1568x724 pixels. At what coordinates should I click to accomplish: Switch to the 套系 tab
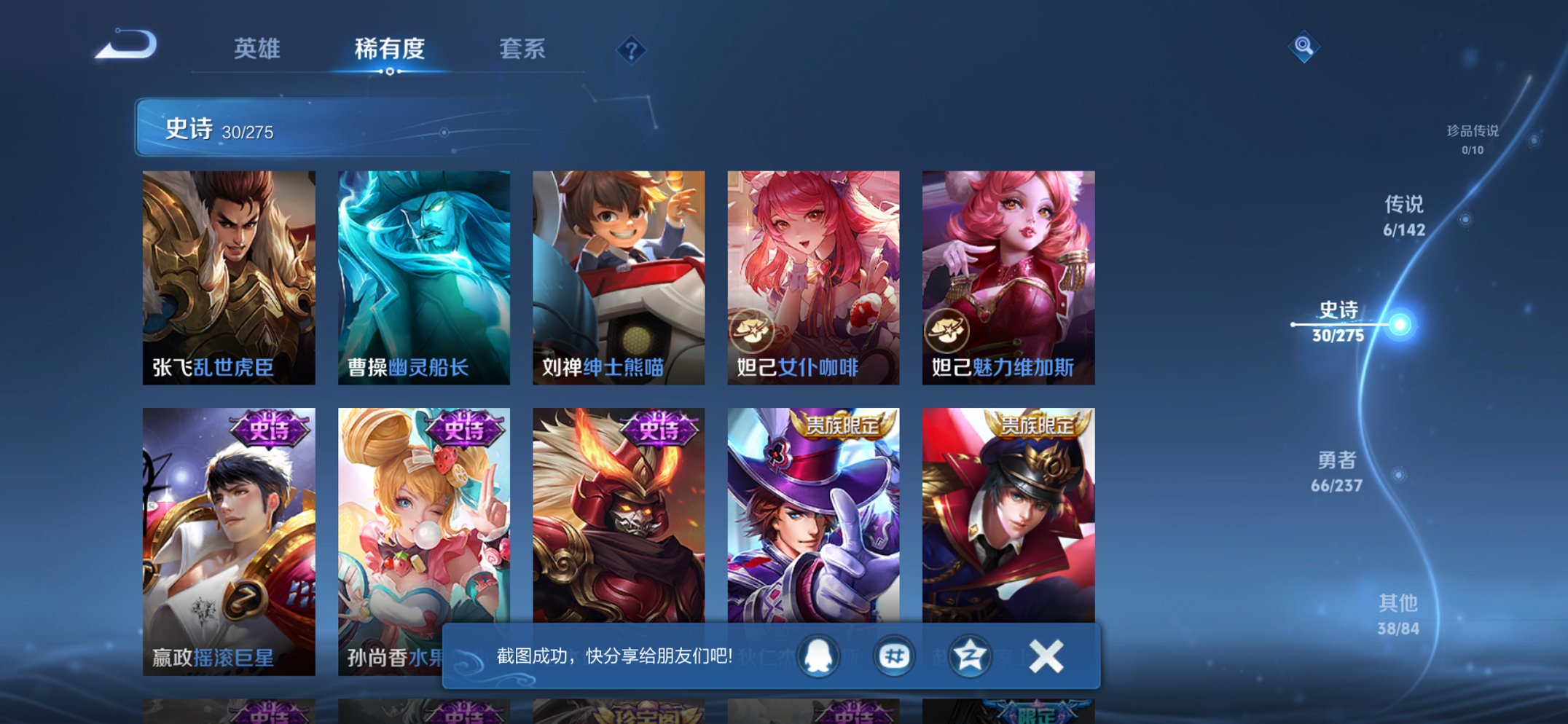(523, 49)
